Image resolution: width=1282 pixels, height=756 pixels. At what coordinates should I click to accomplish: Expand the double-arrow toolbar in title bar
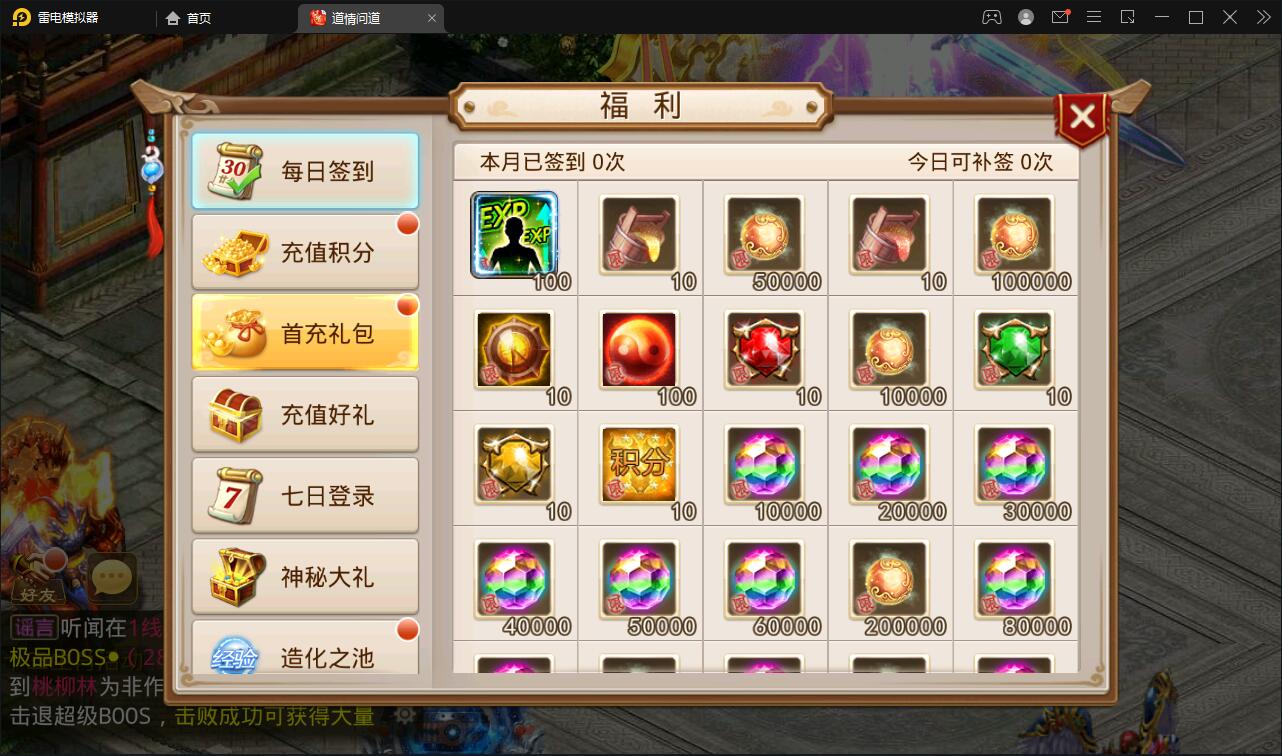(1262, 17)
